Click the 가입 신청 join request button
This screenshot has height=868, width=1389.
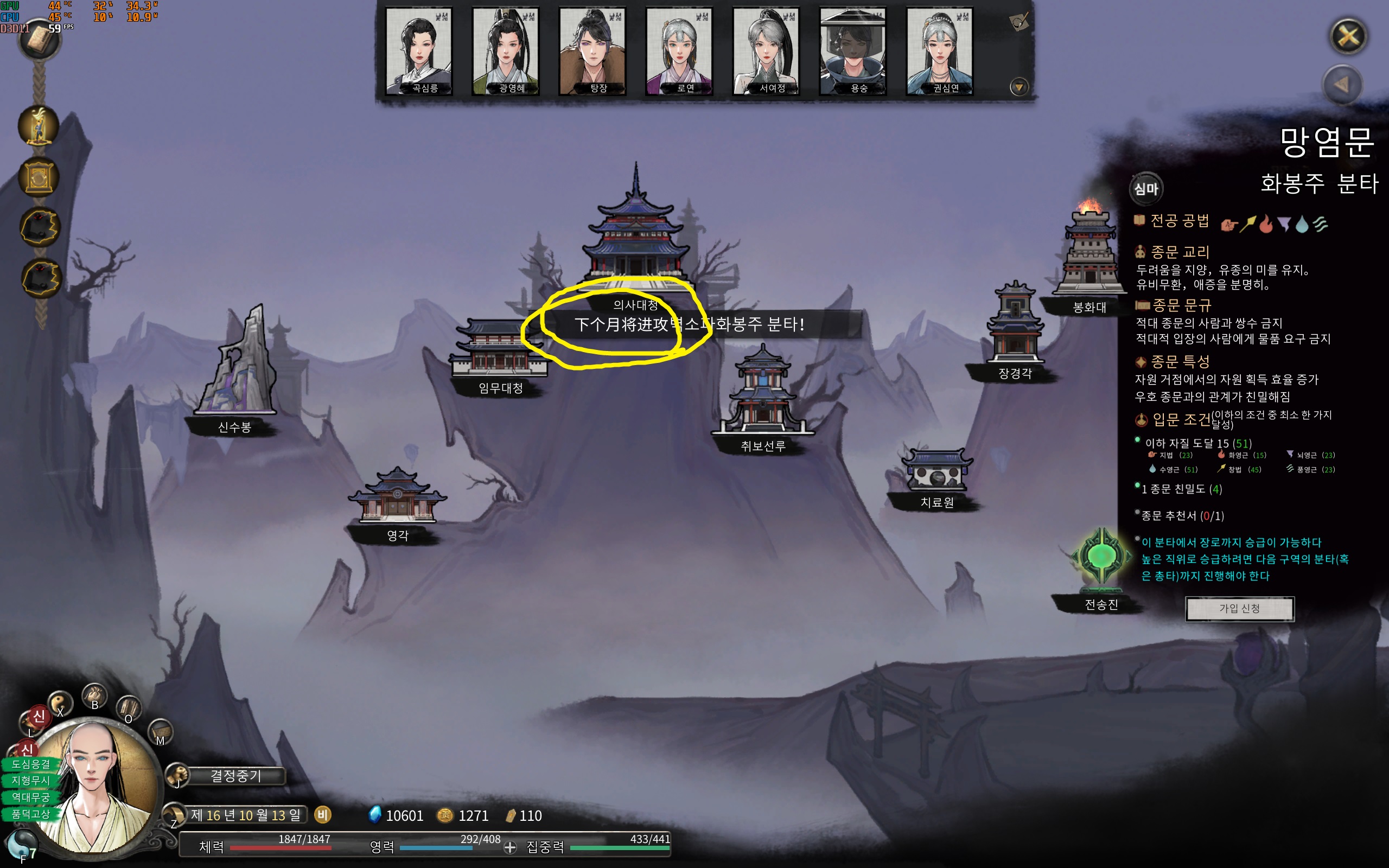[1239, 609]
